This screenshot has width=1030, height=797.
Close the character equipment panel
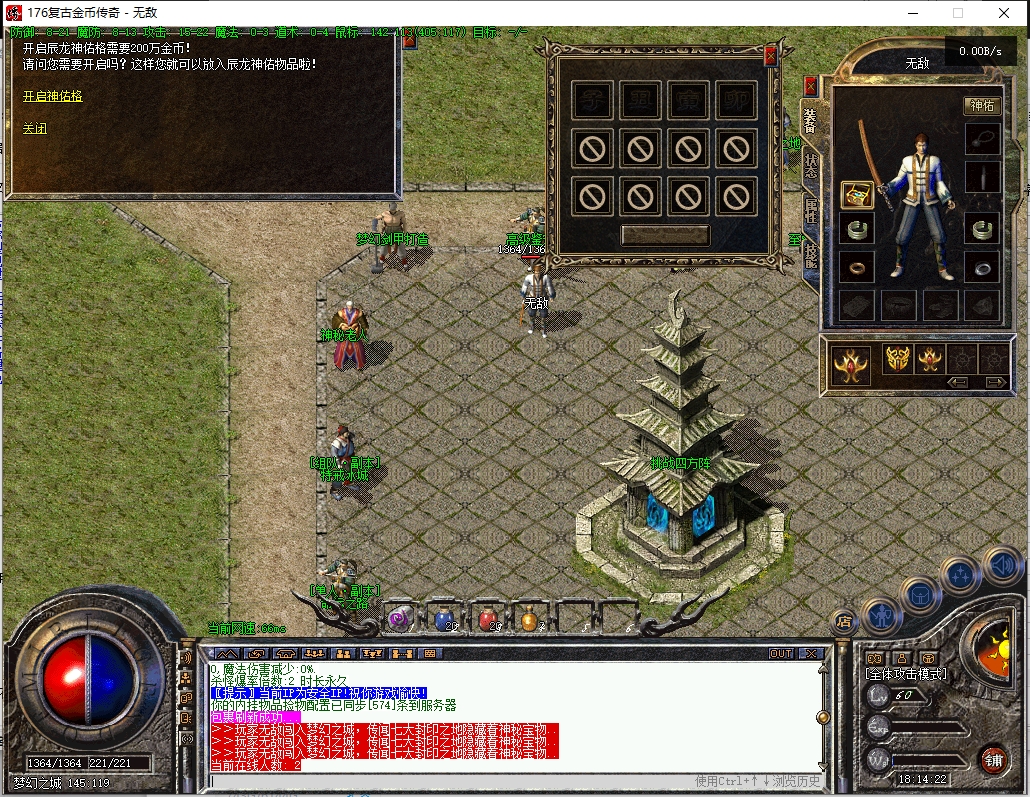click(810, 86)
